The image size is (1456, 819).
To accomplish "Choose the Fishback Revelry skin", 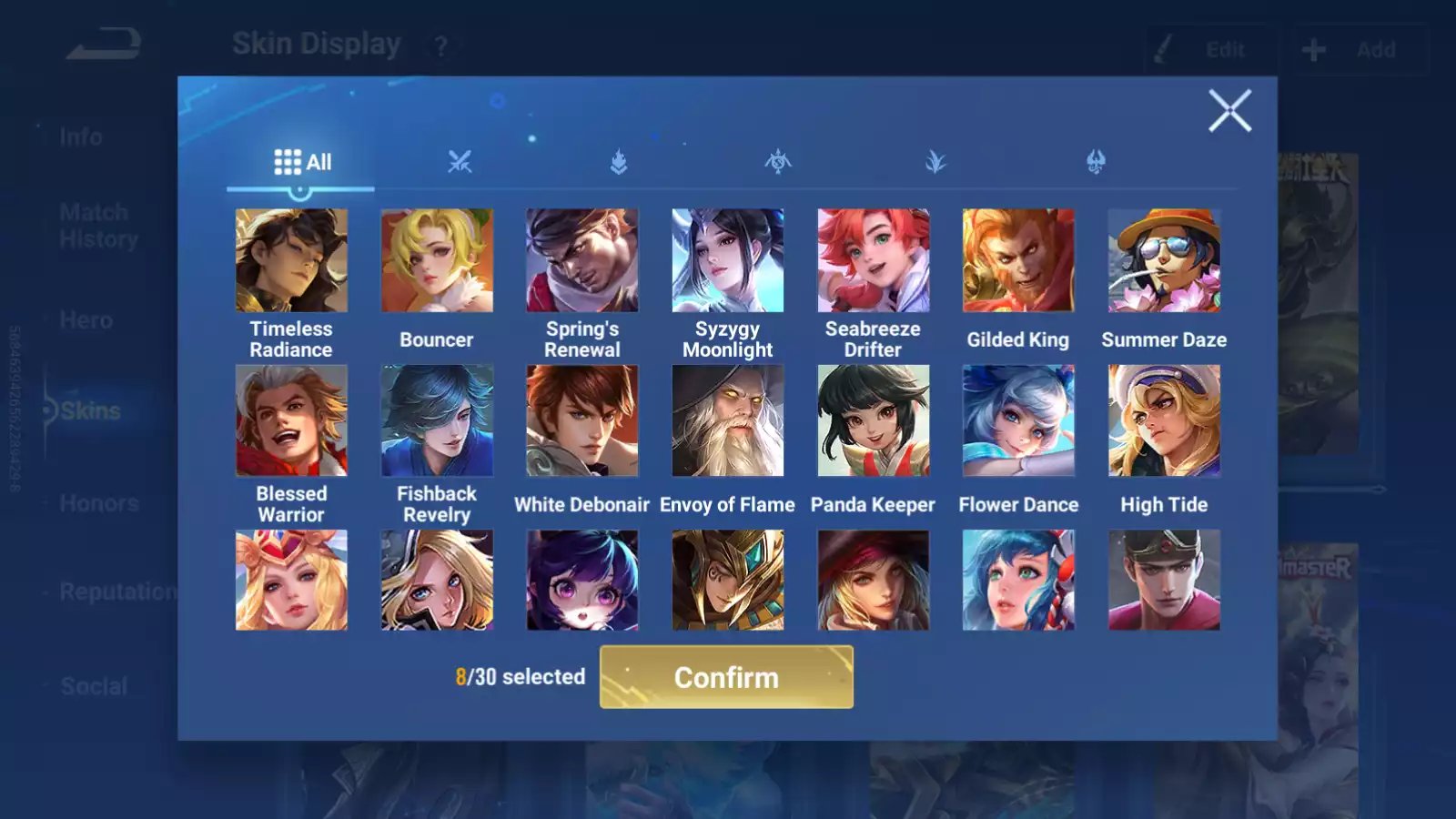I will (x=437, y=420).
